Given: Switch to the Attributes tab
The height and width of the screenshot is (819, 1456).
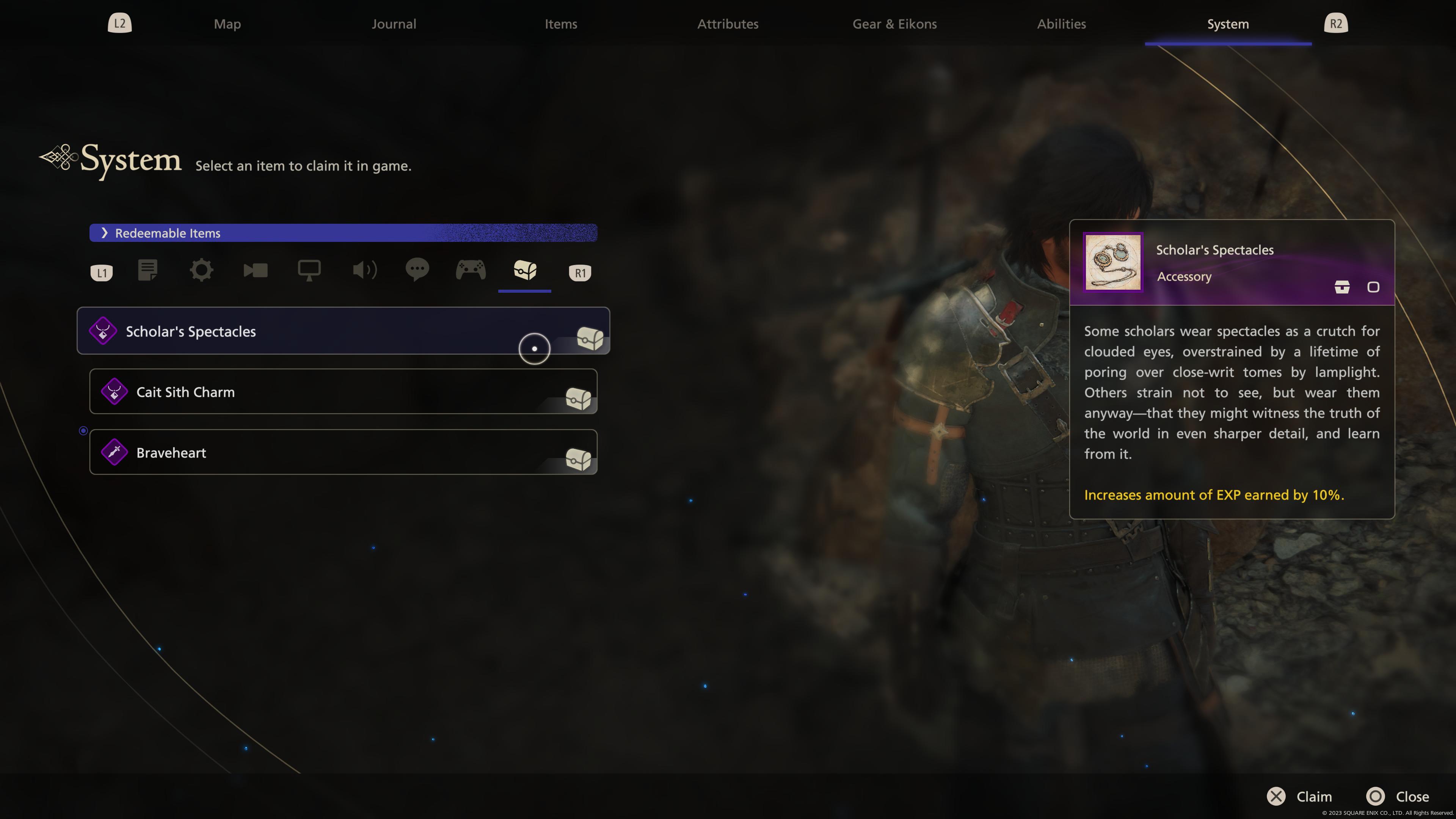Looking at the screenshot, I should pyautogui.click(x=728, y=24).
